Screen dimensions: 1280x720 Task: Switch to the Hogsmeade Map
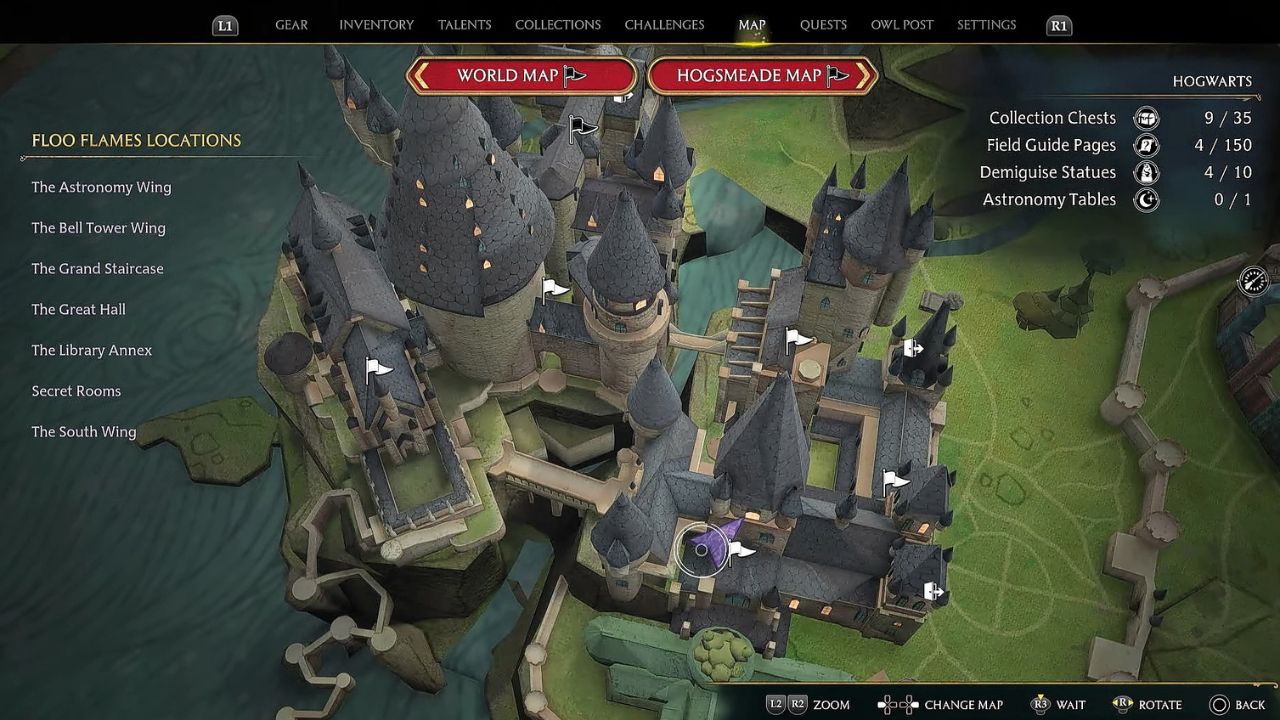762,76
